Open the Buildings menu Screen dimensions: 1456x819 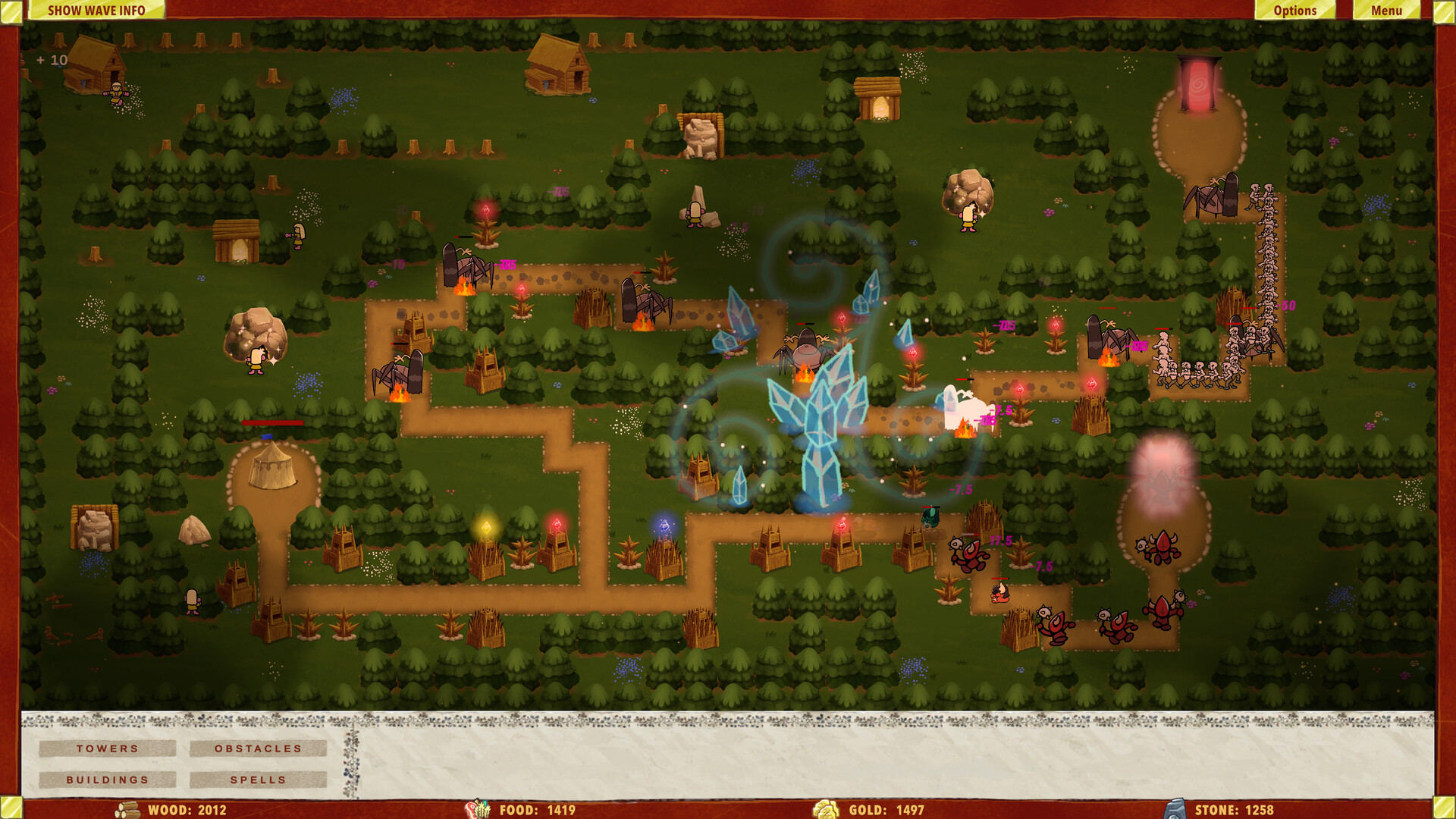pos(107,780)
